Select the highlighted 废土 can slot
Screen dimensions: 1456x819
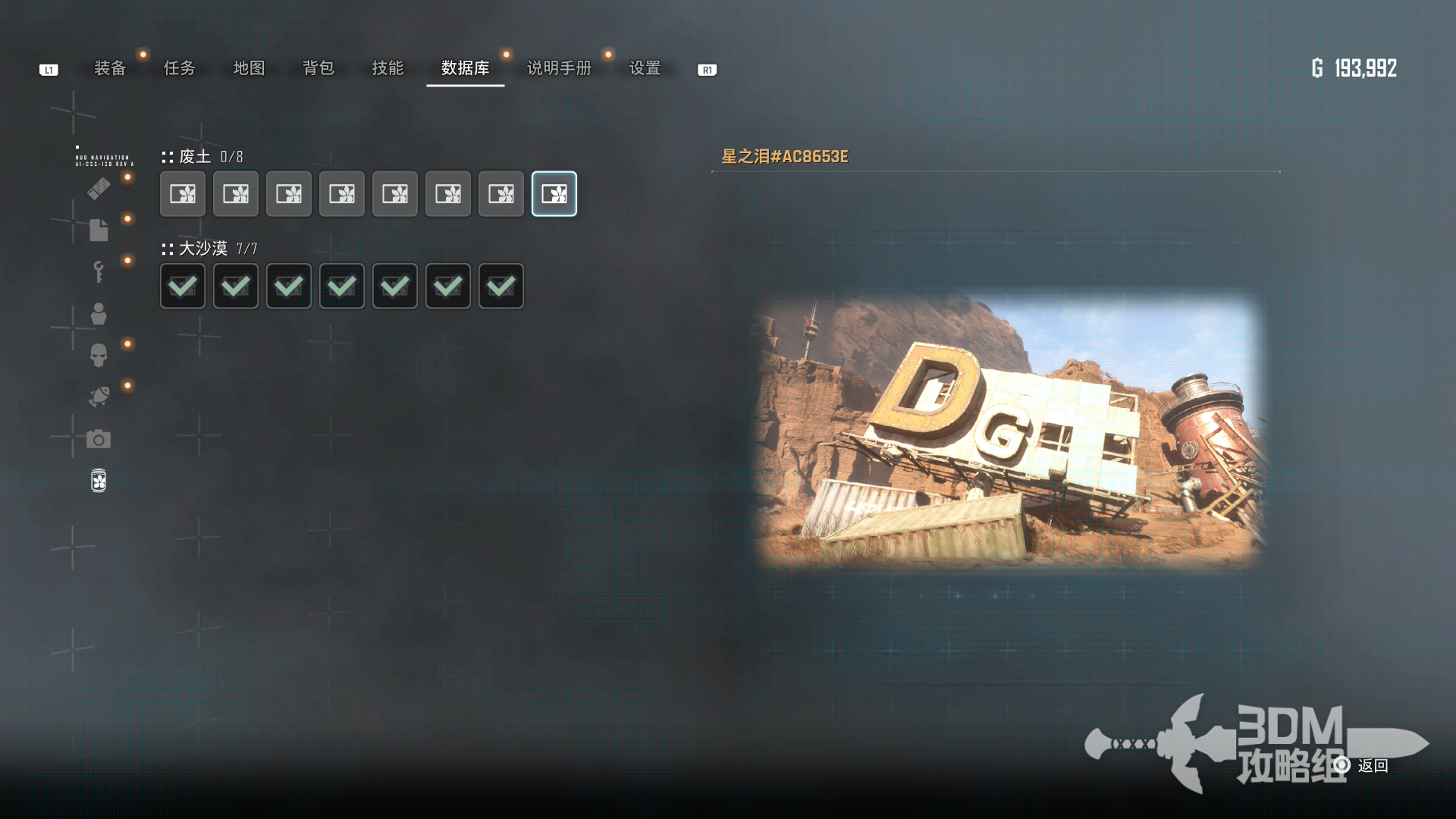click(x=554, y=194)
